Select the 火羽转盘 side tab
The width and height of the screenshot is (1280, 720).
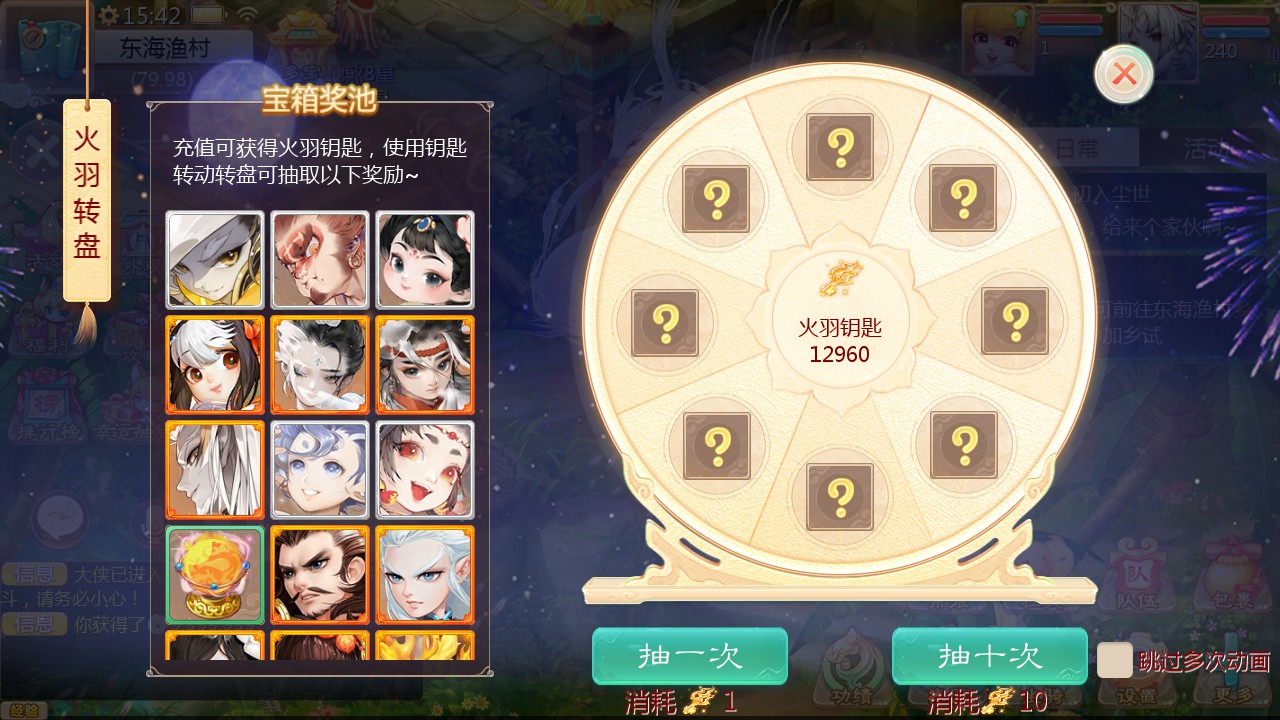click(x=87, y=200)
